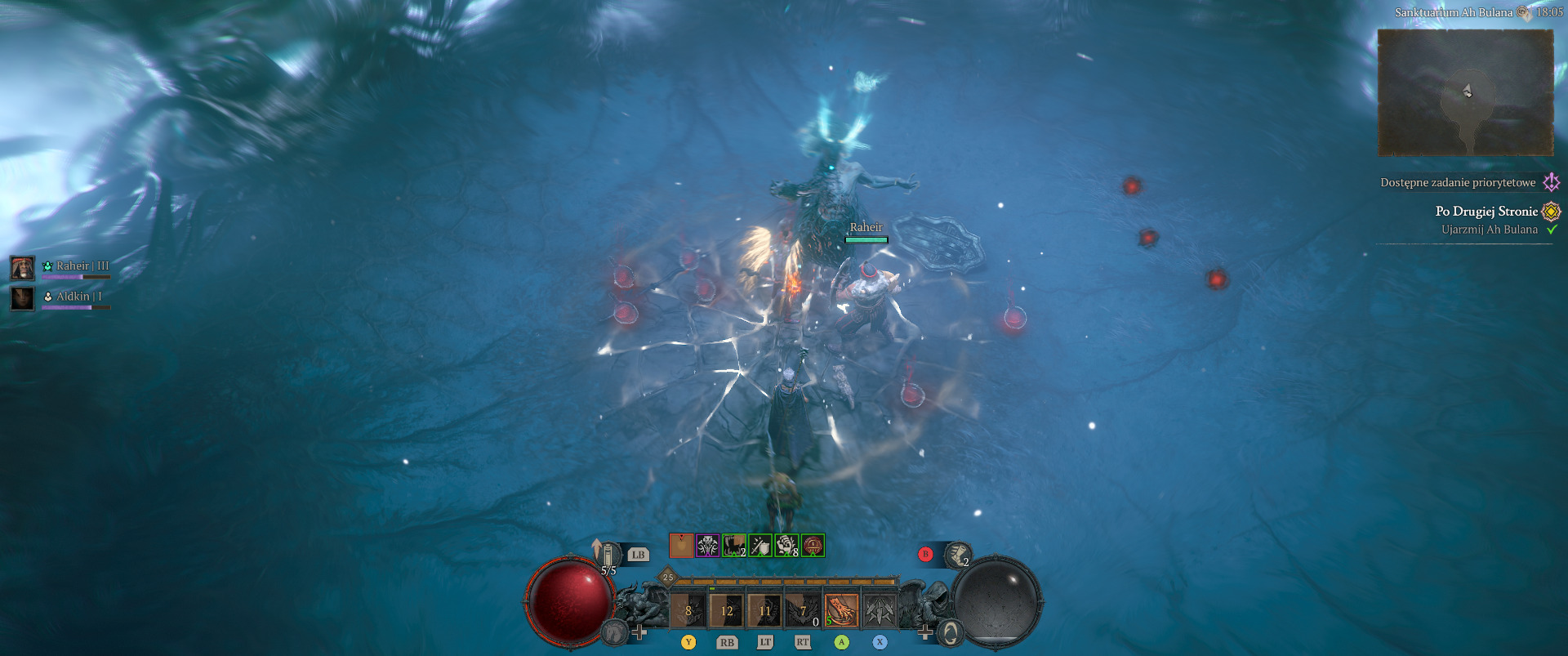Activate the skill slot showing cooldown 12

(x=726, y=610)
